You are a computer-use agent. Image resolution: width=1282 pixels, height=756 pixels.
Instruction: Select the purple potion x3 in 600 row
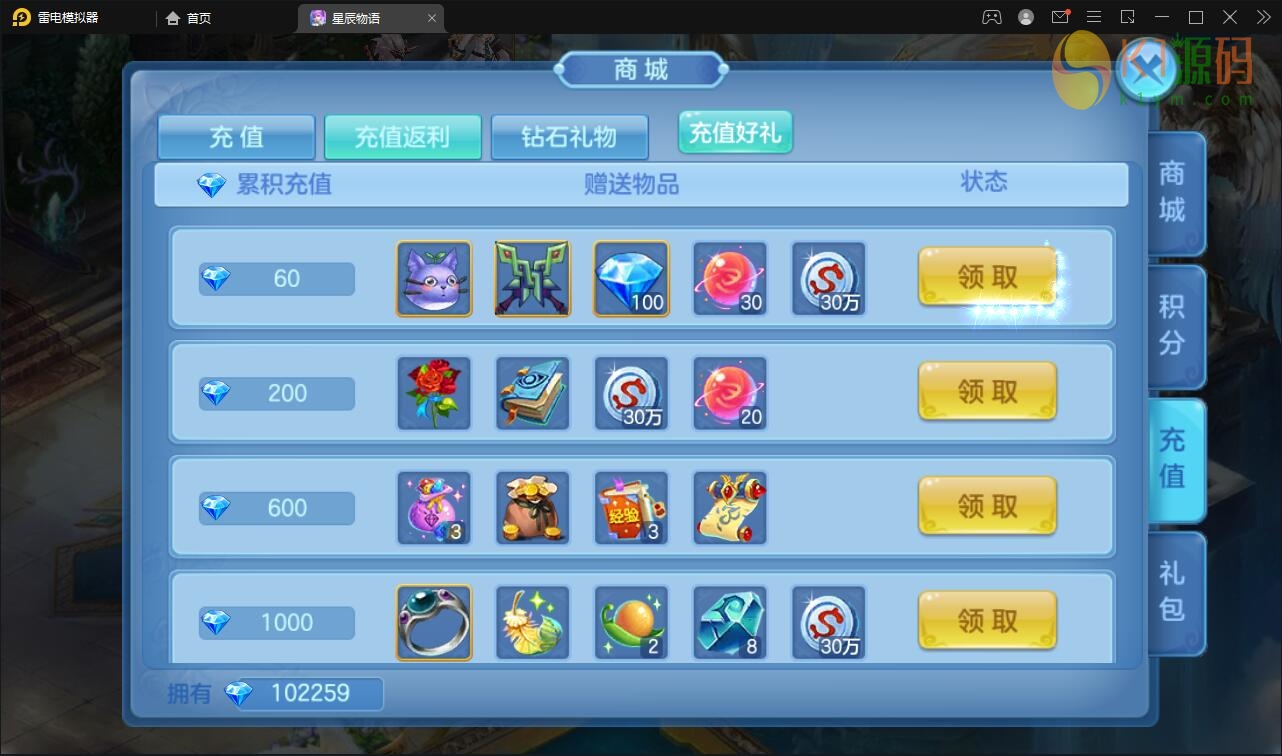point(433,507)
